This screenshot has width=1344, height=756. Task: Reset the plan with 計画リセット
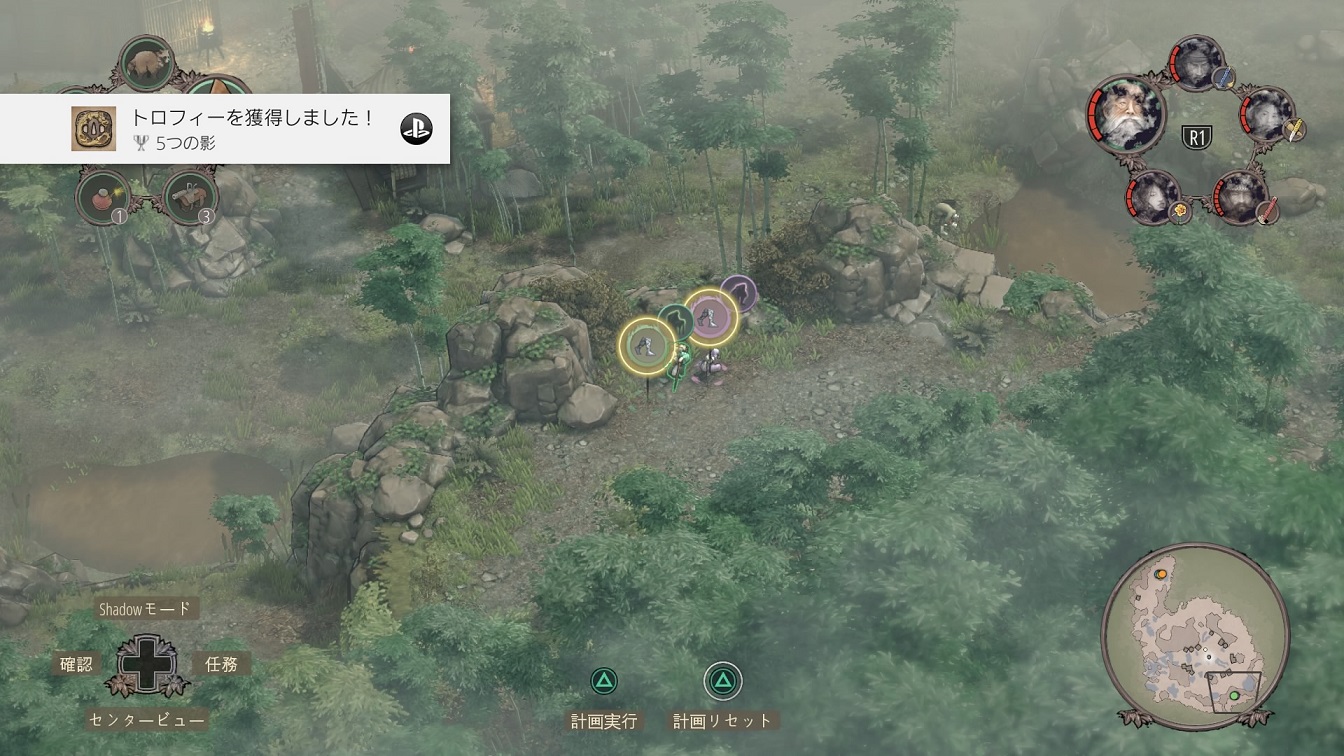(x=723, y=720)
